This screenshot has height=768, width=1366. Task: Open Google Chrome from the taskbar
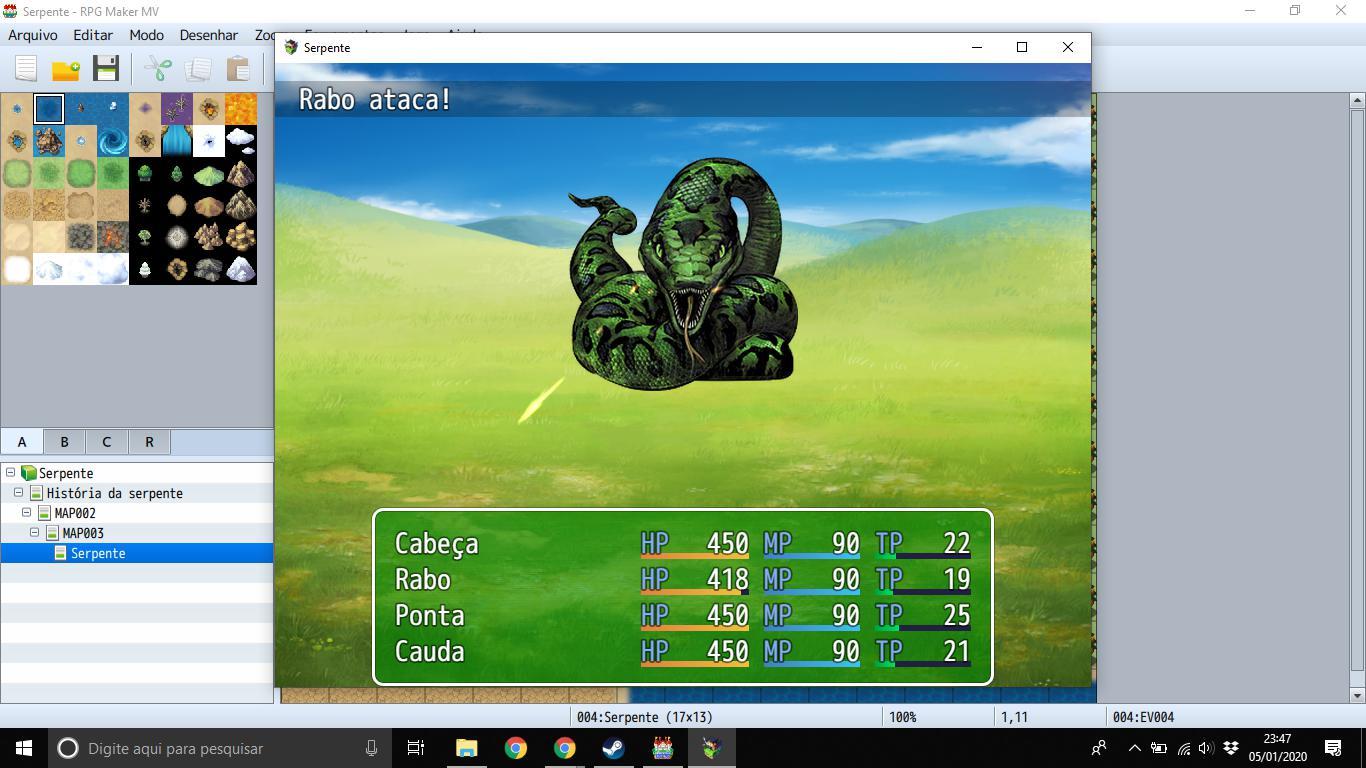coord(516,748)
